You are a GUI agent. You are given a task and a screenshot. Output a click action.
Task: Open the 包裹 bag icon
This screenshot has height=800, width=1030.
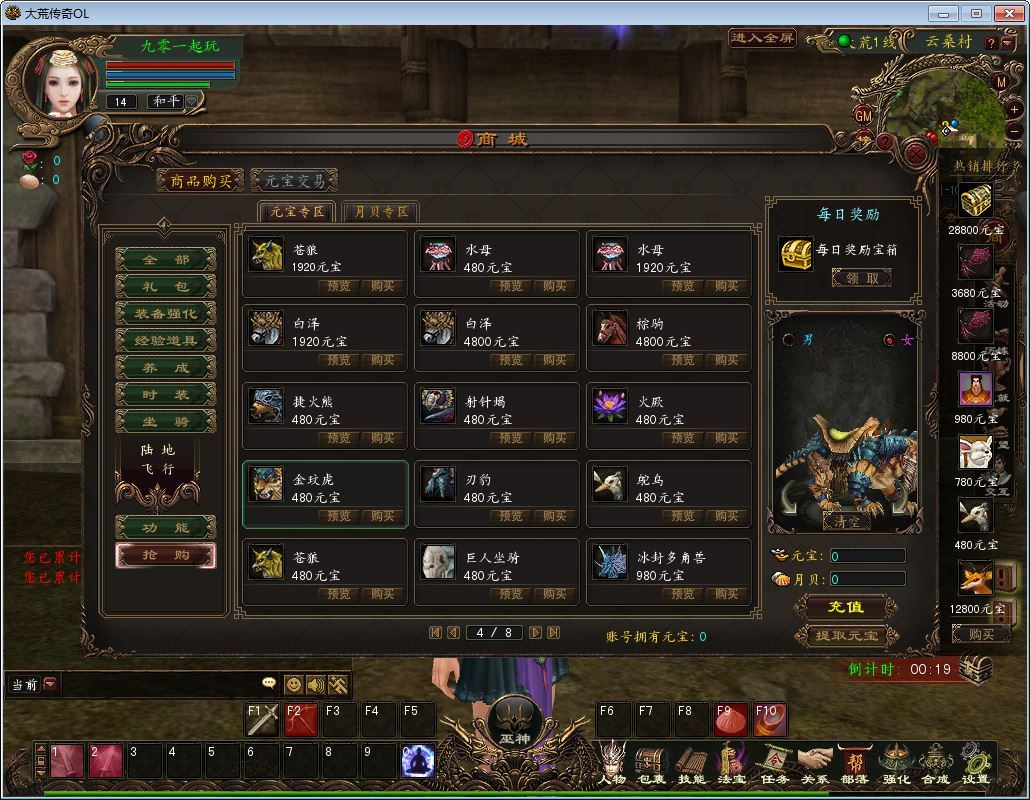[x=651, y=763]
